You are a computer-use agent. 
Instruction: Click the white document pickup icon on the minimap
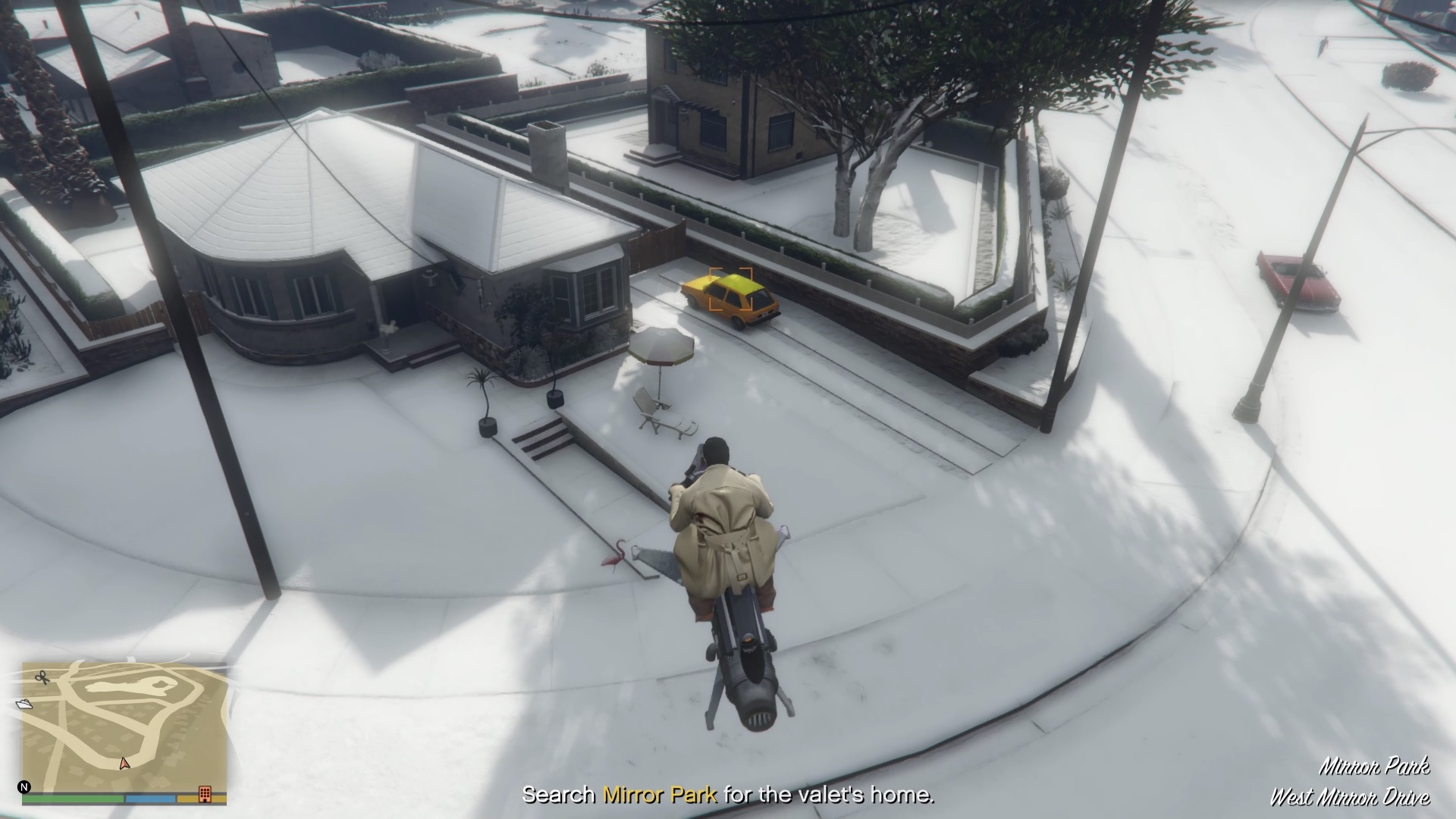click(26, 704)
